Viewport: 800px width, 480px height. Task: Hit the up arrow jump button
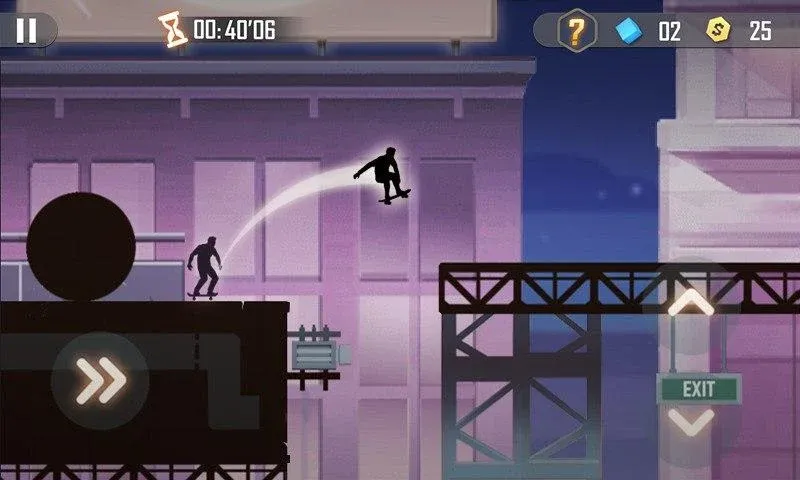point(690,305)
